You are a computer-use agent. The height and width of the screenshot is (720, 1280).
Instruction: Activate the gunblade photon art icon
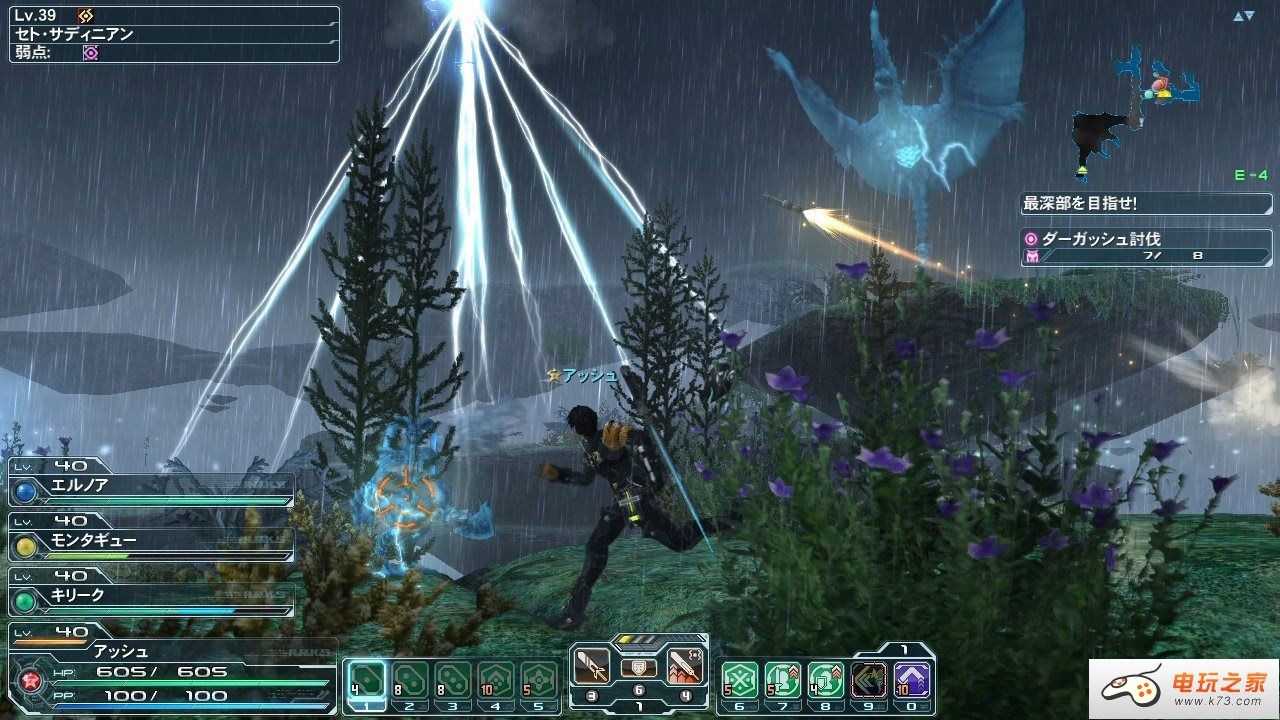coord(685,666)
